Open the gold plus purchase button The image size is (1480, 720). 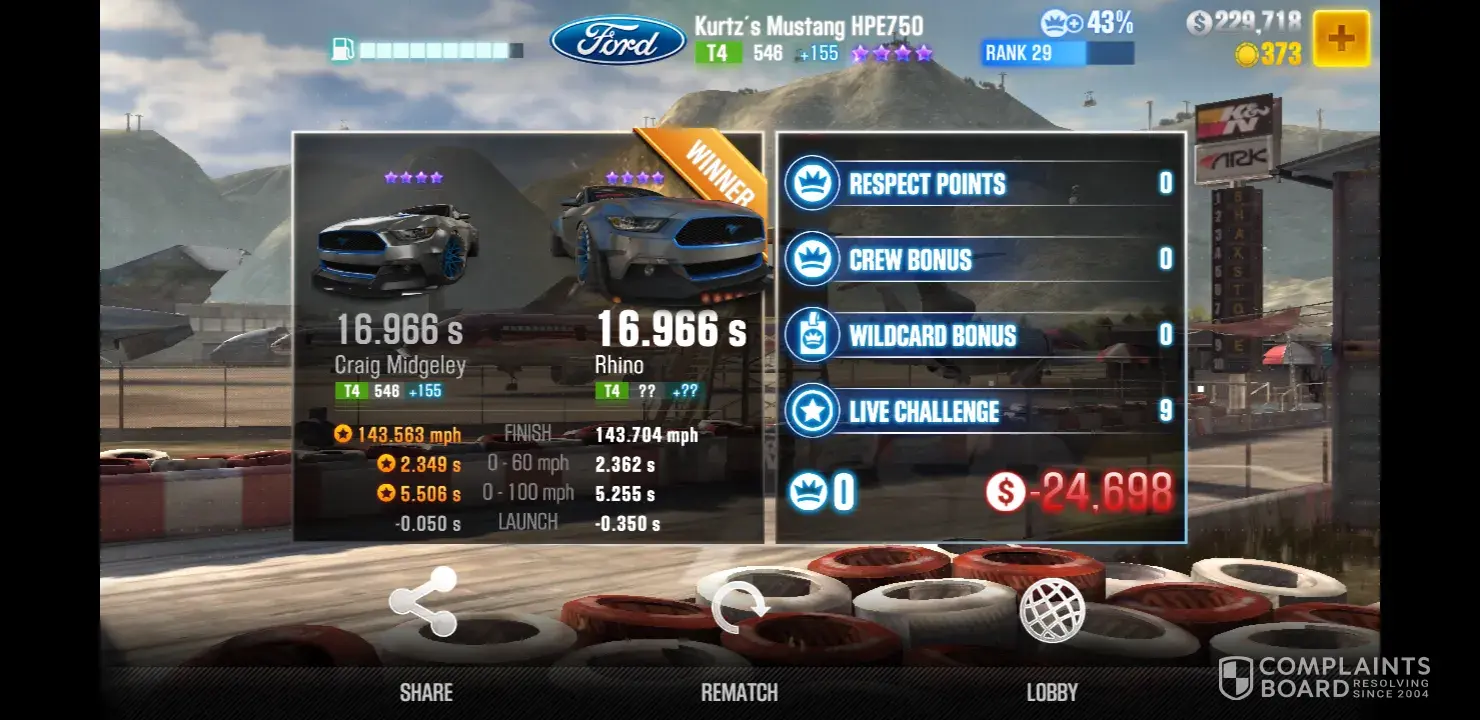pyautogui.click(x=1340, y=39)
